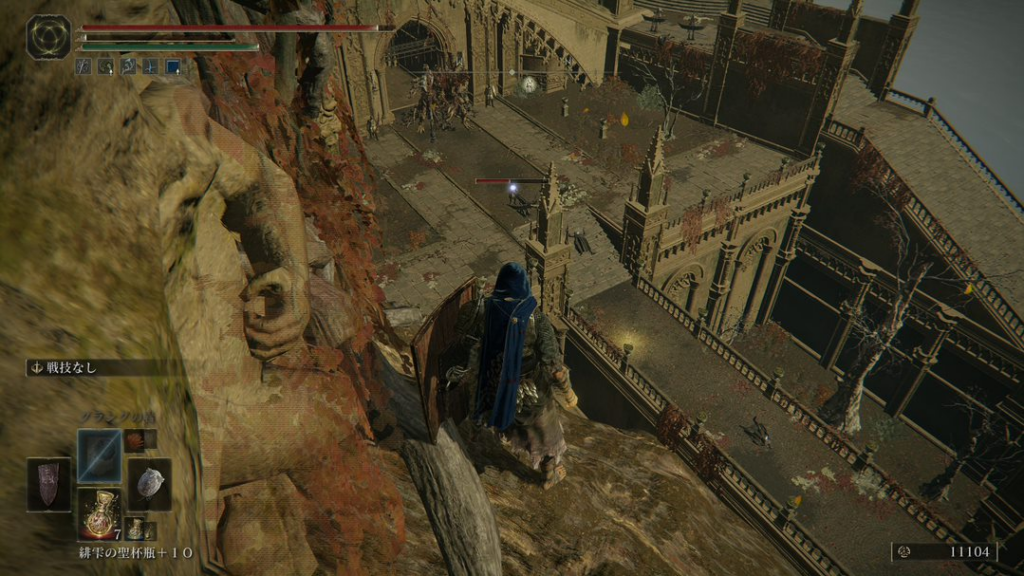Select the right-hand armament slot

(148, 484)
